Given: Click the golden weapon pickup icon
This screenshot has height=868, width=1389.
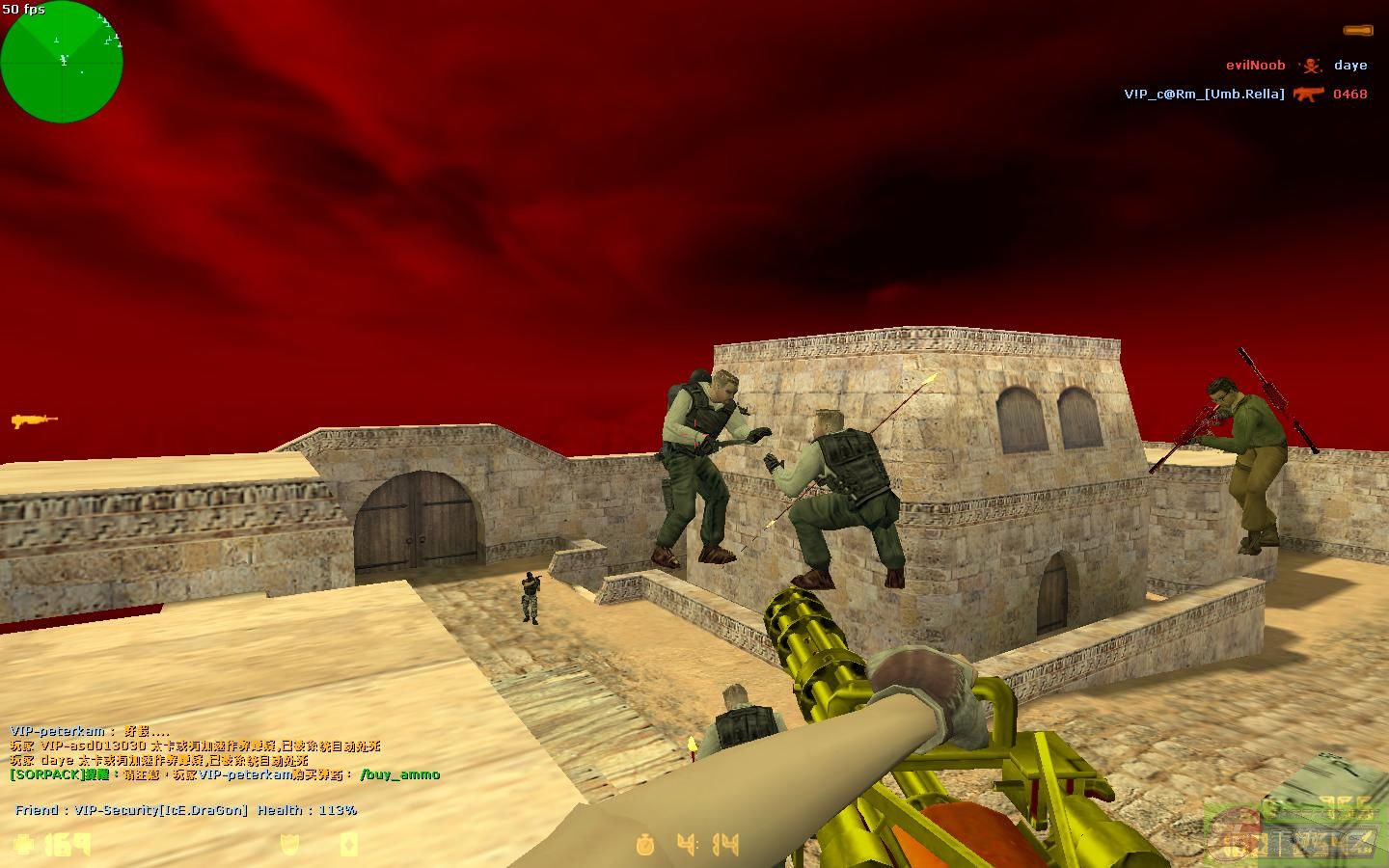Looking at the screenshot, I should coord(34,420).
